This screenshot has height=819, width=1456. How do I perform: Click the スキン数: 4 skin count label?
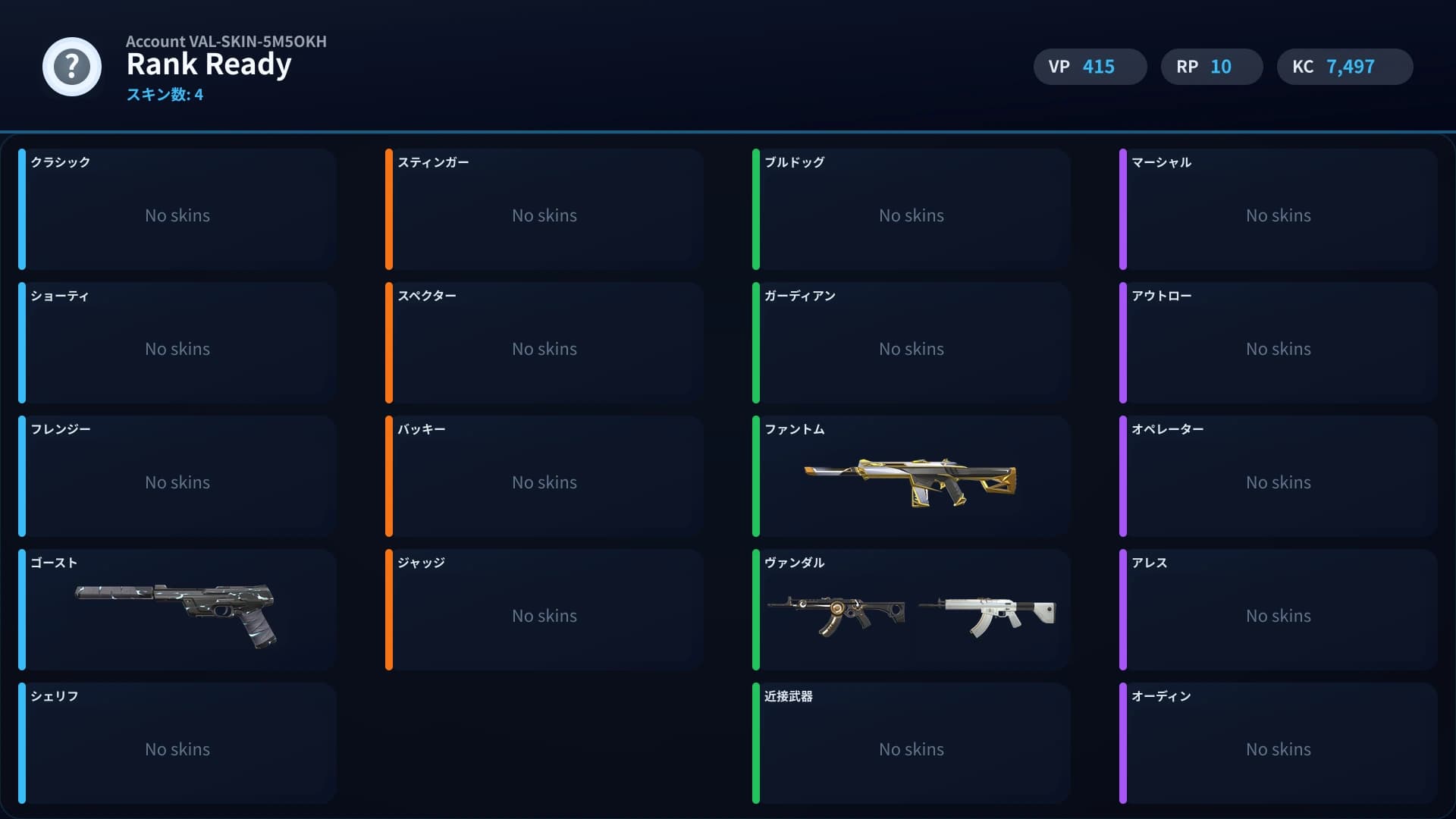tap(165, 95)
